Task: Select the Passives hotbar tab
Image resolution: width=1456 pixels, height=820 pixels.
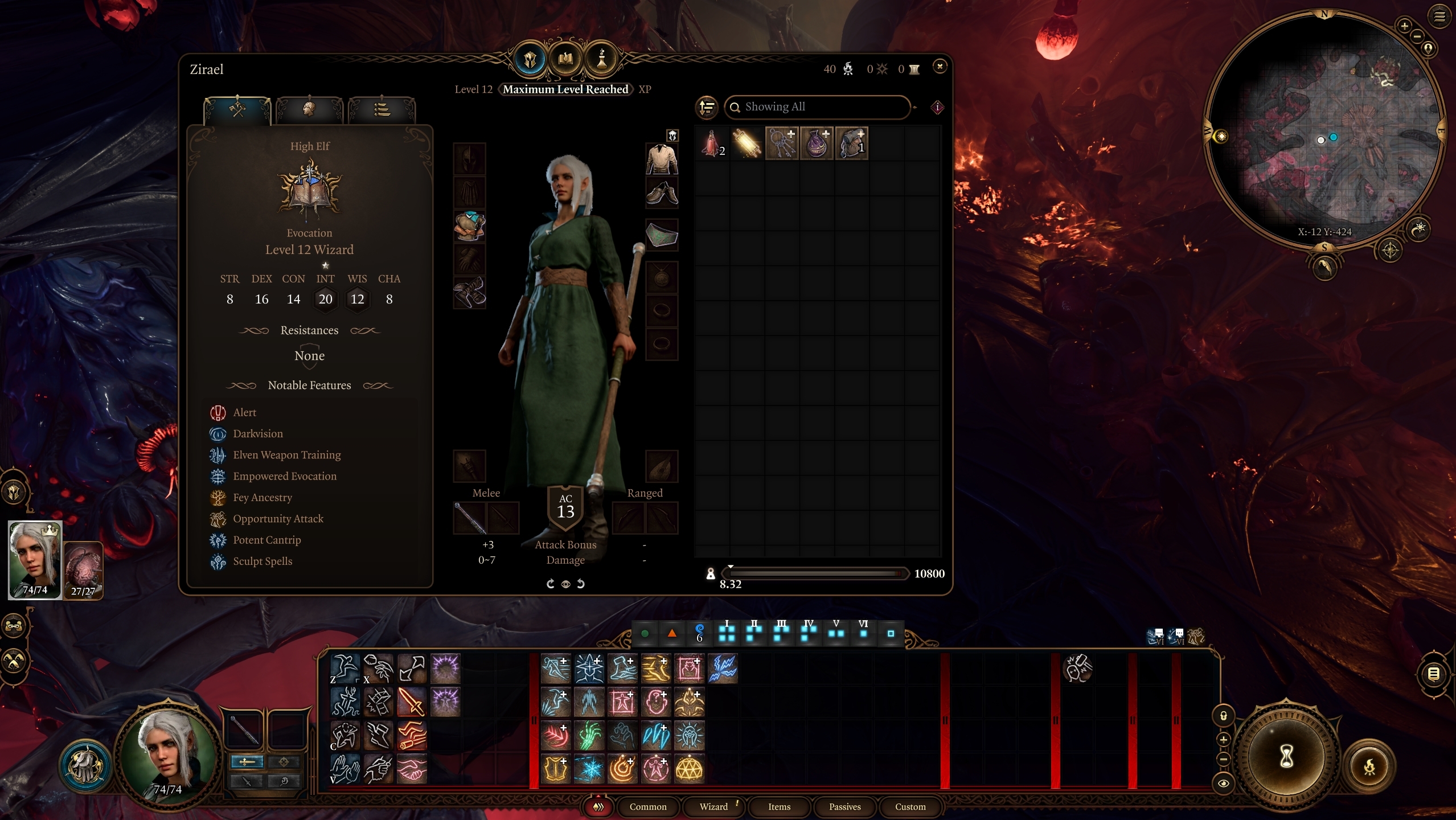Action: pos(844,806)
